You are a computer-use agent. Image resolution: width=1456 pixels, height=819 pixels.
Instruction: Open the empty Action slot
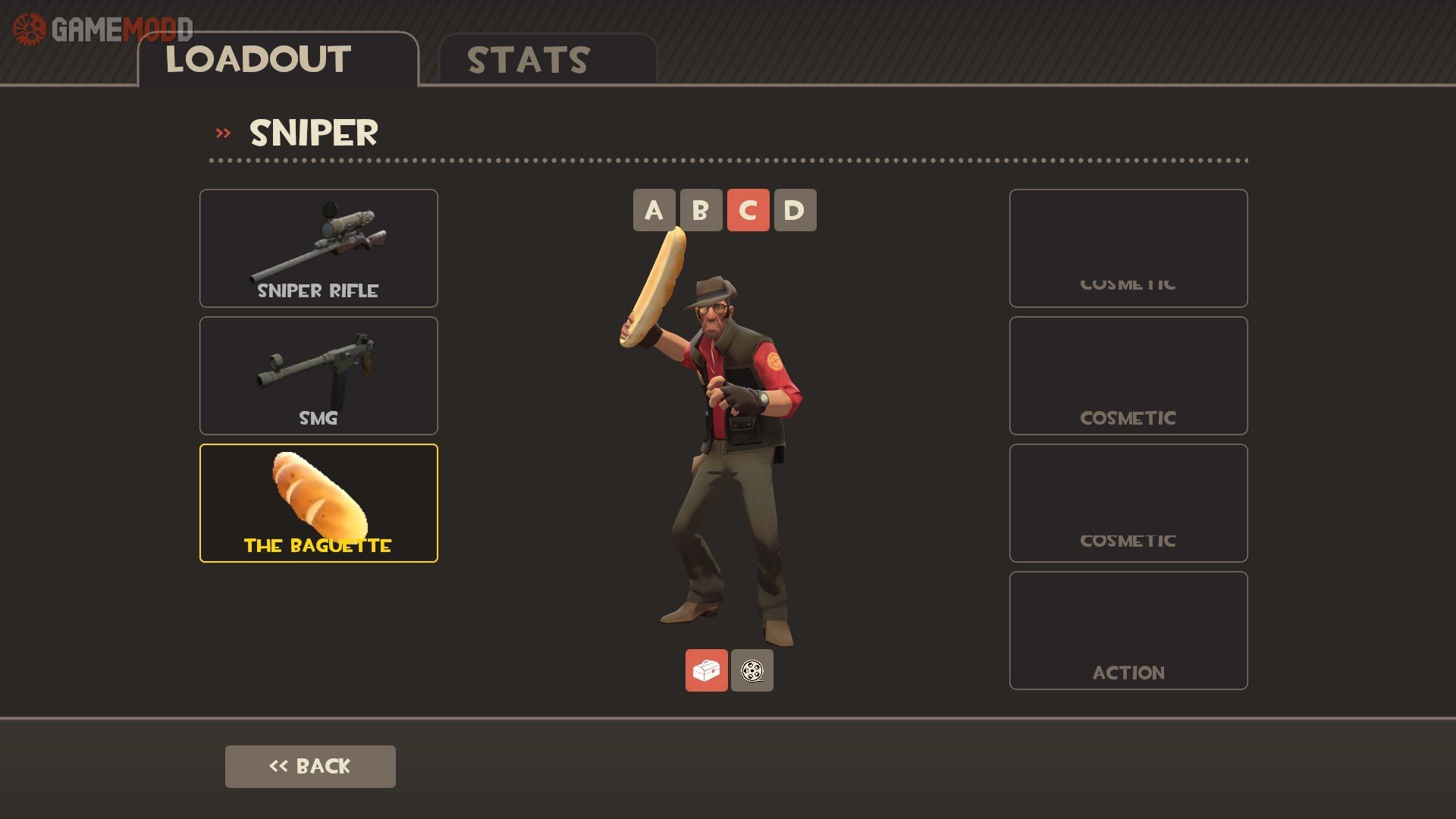click(x=1128, y=630)
